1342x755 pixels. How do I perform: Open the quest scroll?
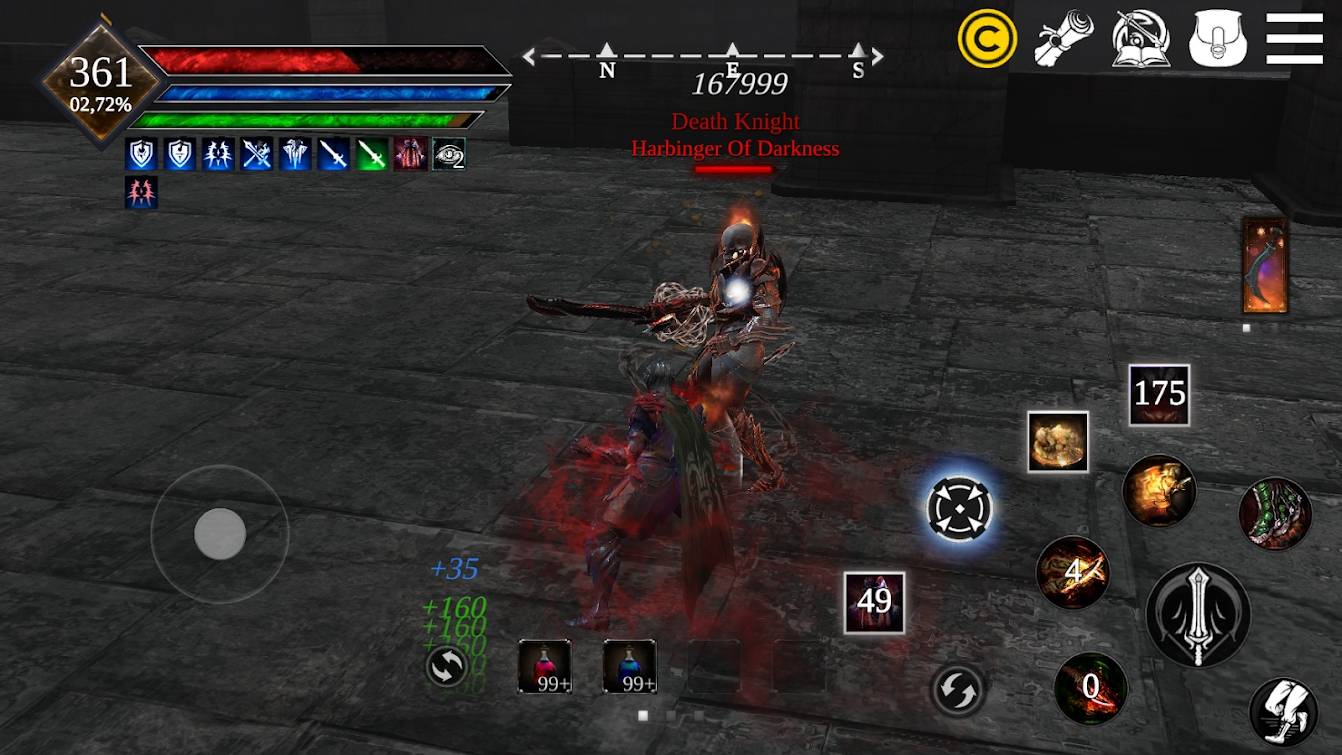click(1064, 38)
